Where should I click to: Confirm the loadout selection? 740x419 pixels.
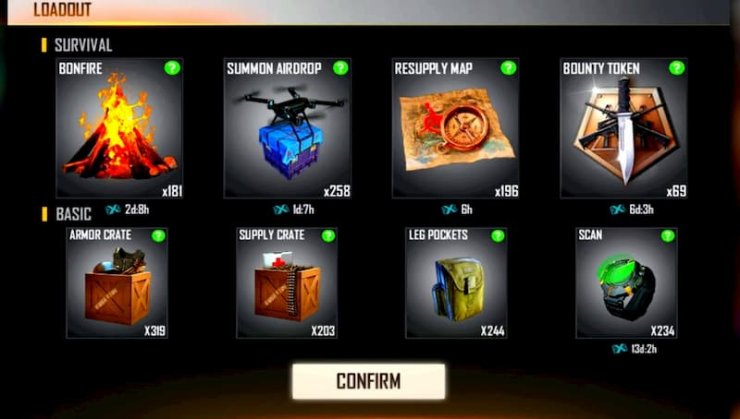pyautogui.click(x=368, y=381)
